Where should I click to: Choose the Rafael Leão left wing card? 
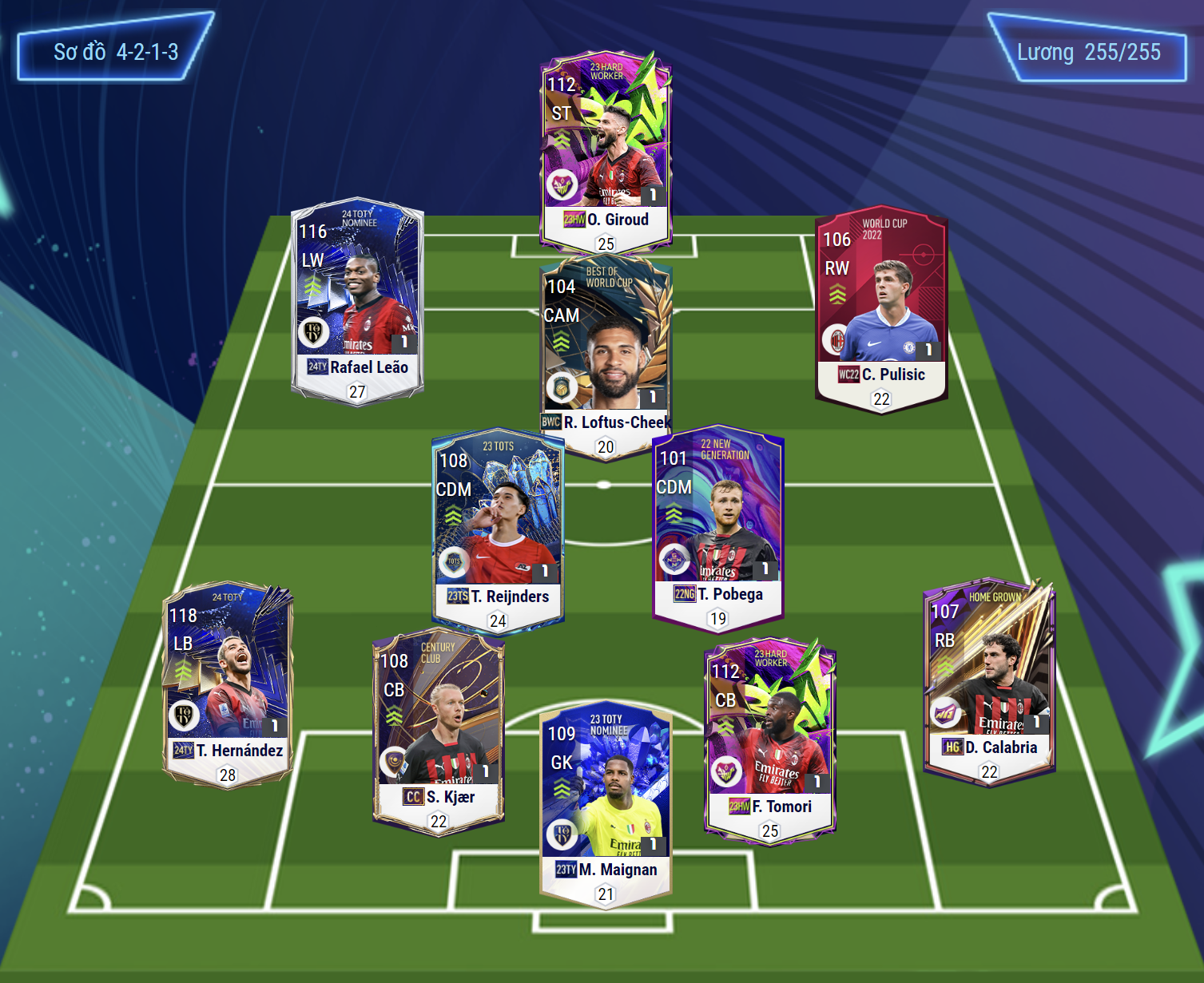tap(357, 299)
